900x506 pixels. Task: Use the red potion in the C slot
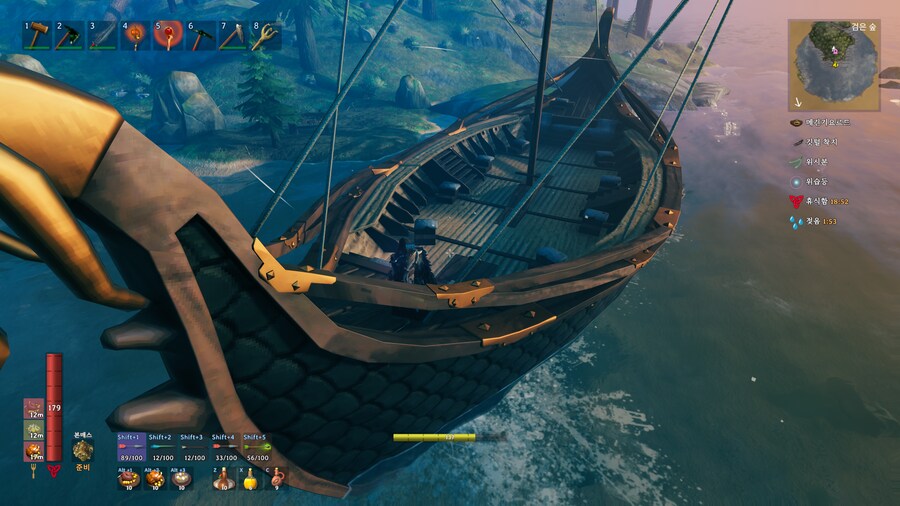pos(276,479)
